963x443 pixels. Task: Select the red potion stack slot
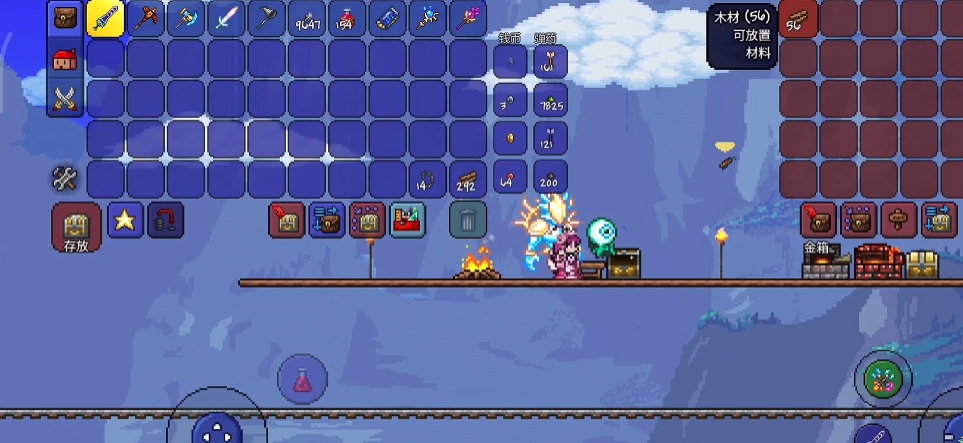click(346, 19)
